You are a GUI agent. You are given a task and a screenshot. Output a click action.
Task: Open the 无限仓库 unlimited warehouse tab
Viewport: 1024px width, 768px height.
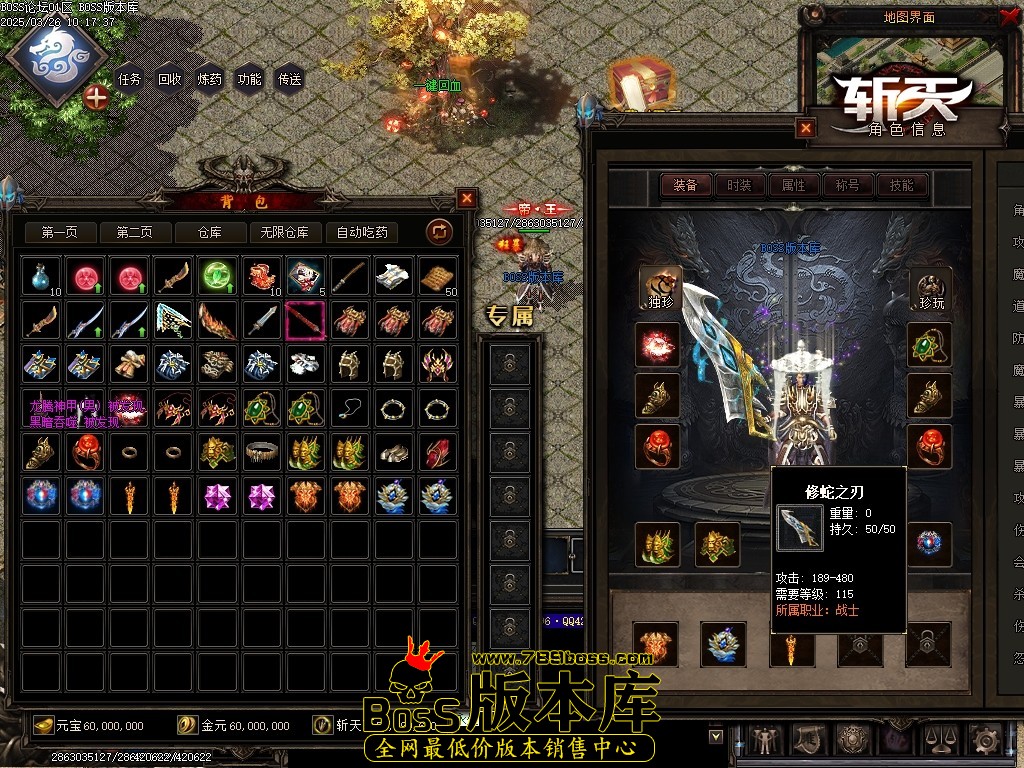284,233
